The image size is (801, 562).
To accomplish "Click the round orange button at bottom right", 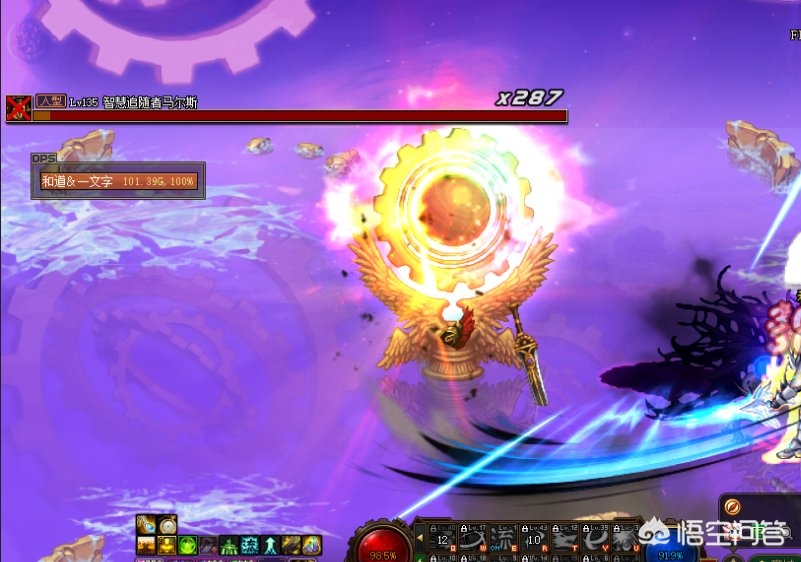I will [x=733, y=507].
